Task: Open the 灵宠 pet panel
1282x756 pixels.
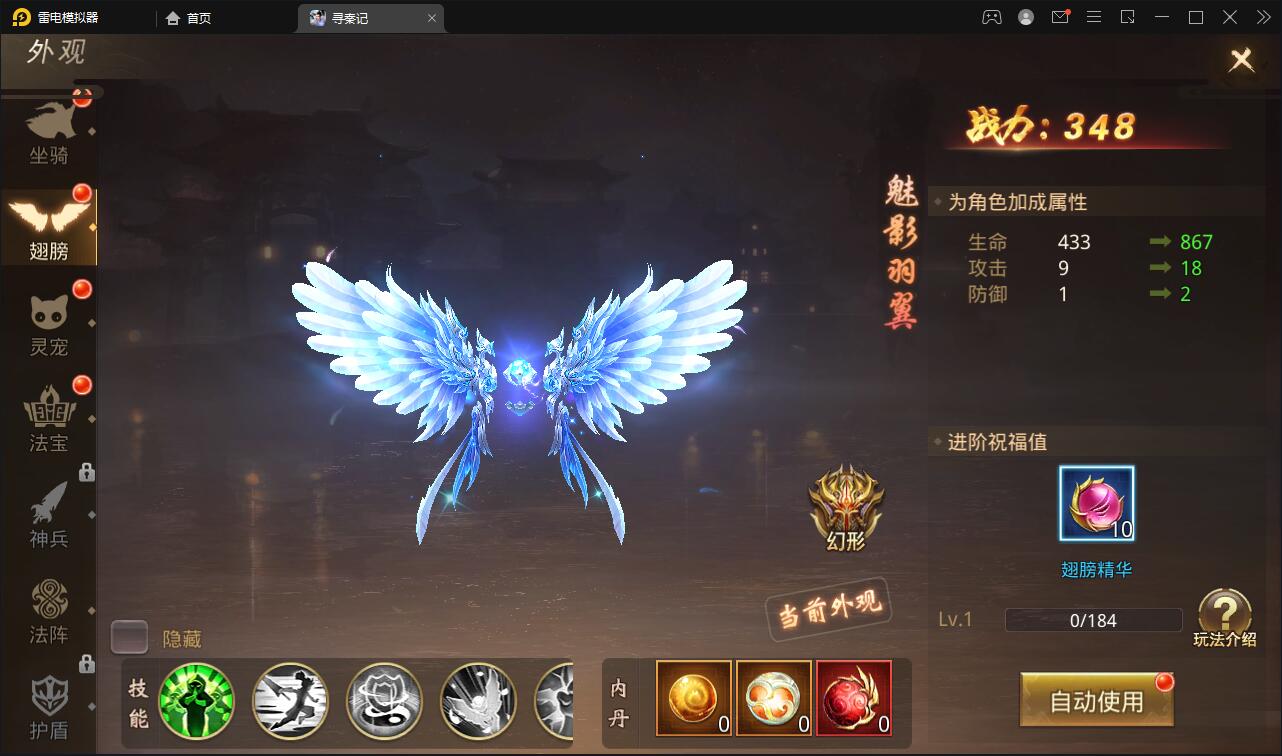Action: (x=50, y=315)
